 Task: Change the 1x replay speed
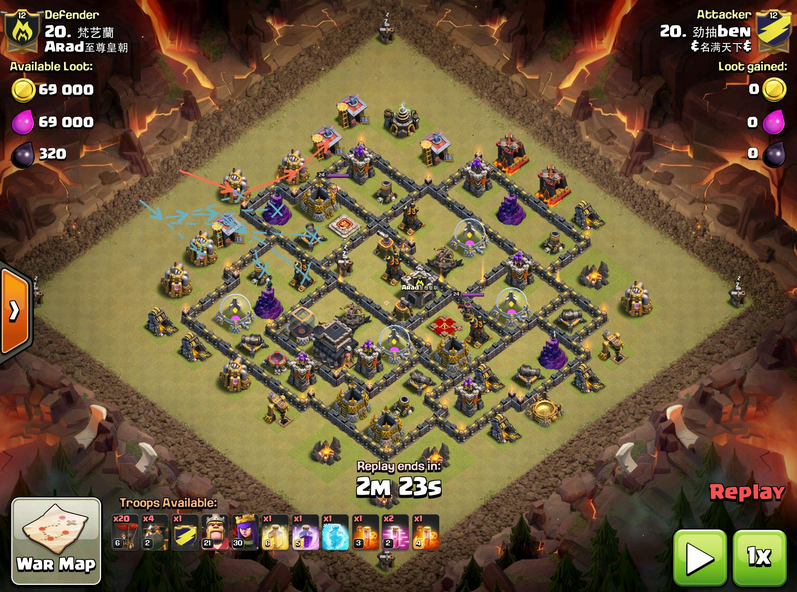coord(759,557)
